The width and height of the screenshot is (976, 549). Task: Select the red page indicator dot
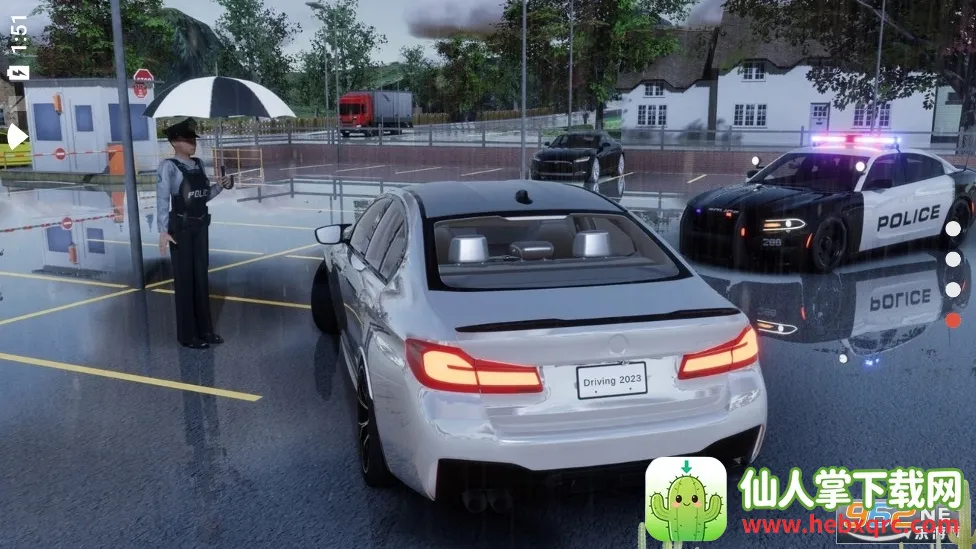tap(953, 320)
